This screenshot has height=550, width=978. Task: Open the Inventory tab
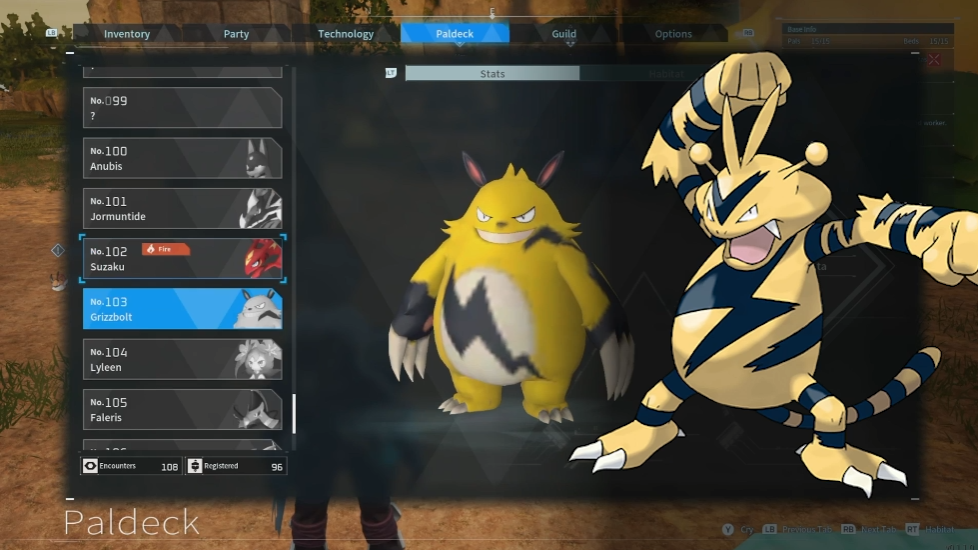pyautogui.click(x=127, y=34)
